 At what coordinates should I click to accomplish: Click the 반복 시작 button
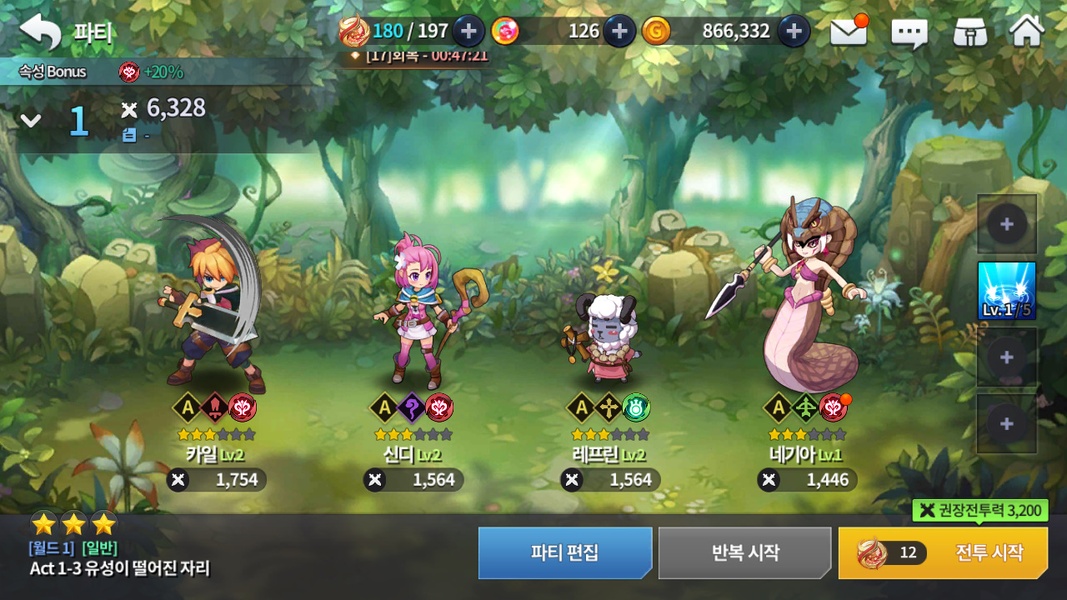[x=745, y=553]
